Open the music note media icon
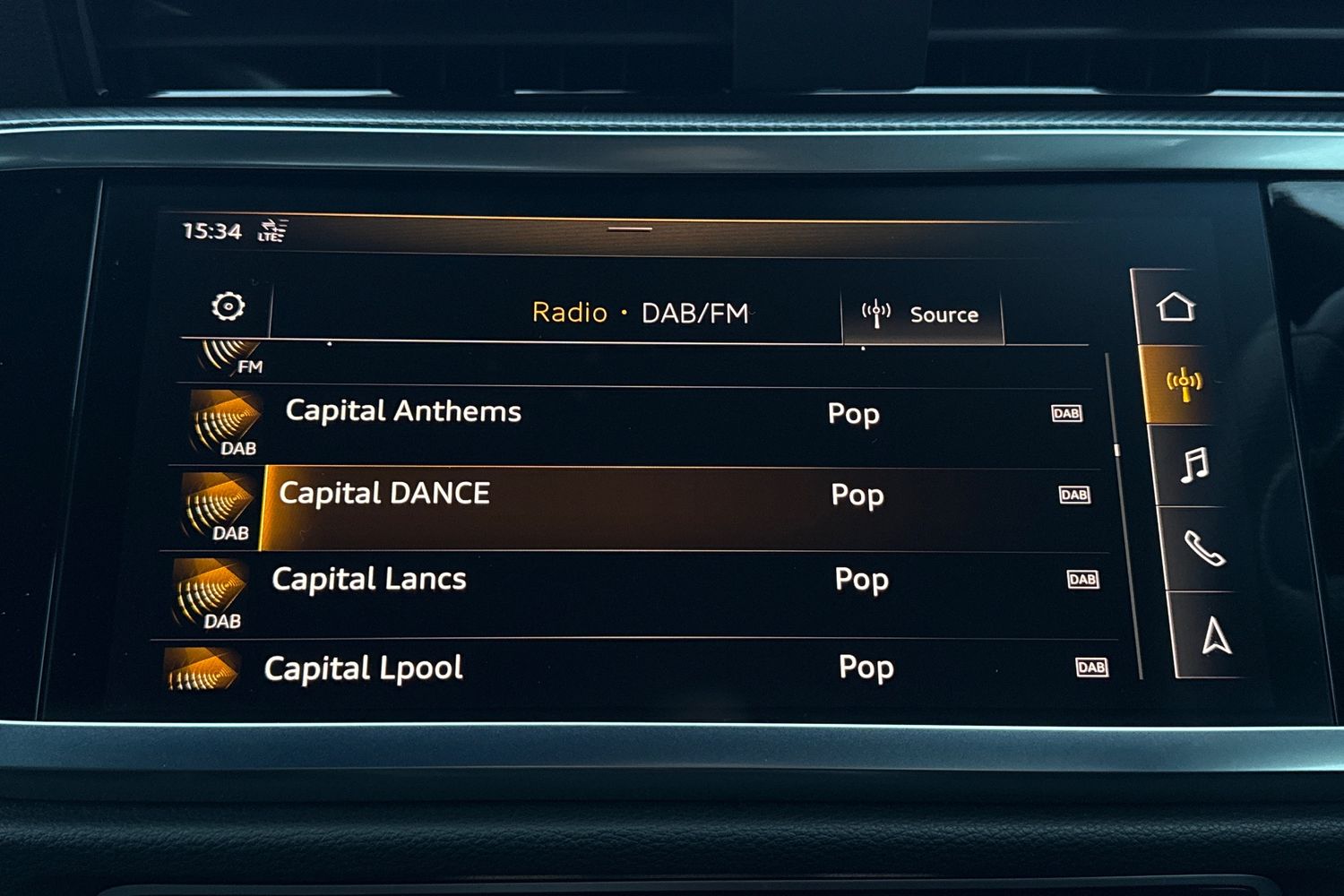The width and height of the screenshot is (1344, 896). pyautogui.click(x=1194, y=466)
